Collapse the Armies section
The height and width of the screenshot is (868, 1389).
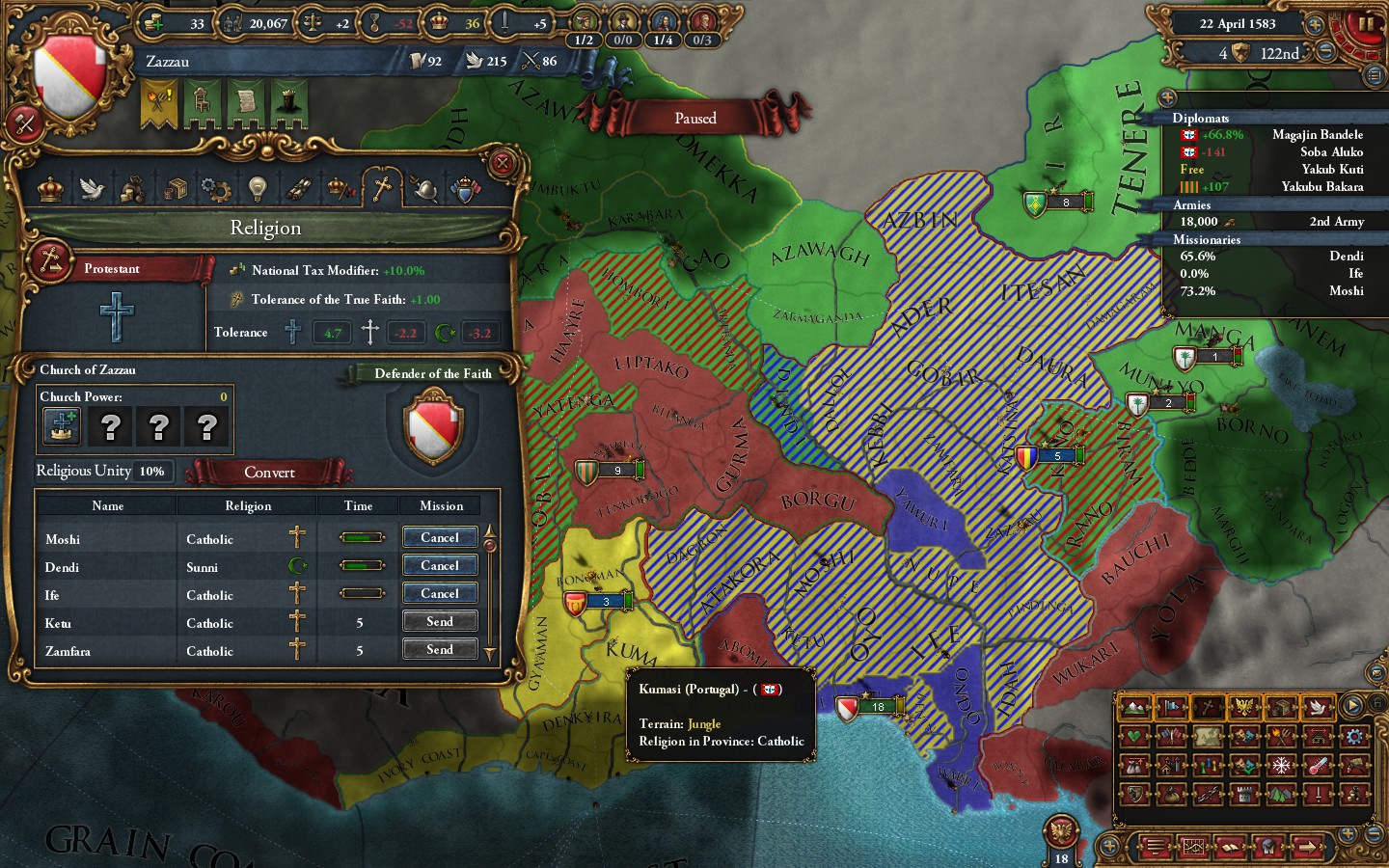[1192, 204]
